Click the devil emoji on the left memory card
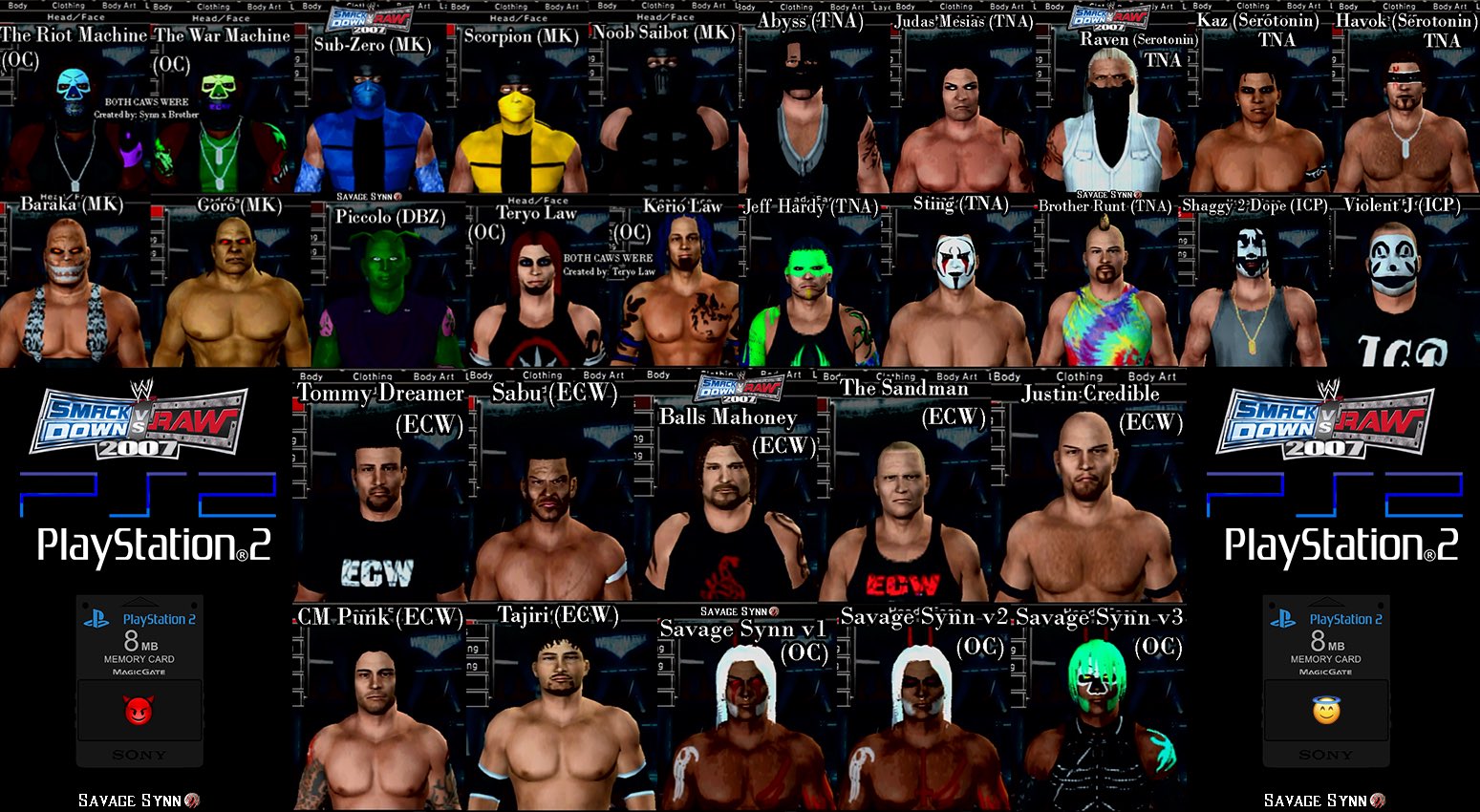1480x812 pixels. point(139,712)
